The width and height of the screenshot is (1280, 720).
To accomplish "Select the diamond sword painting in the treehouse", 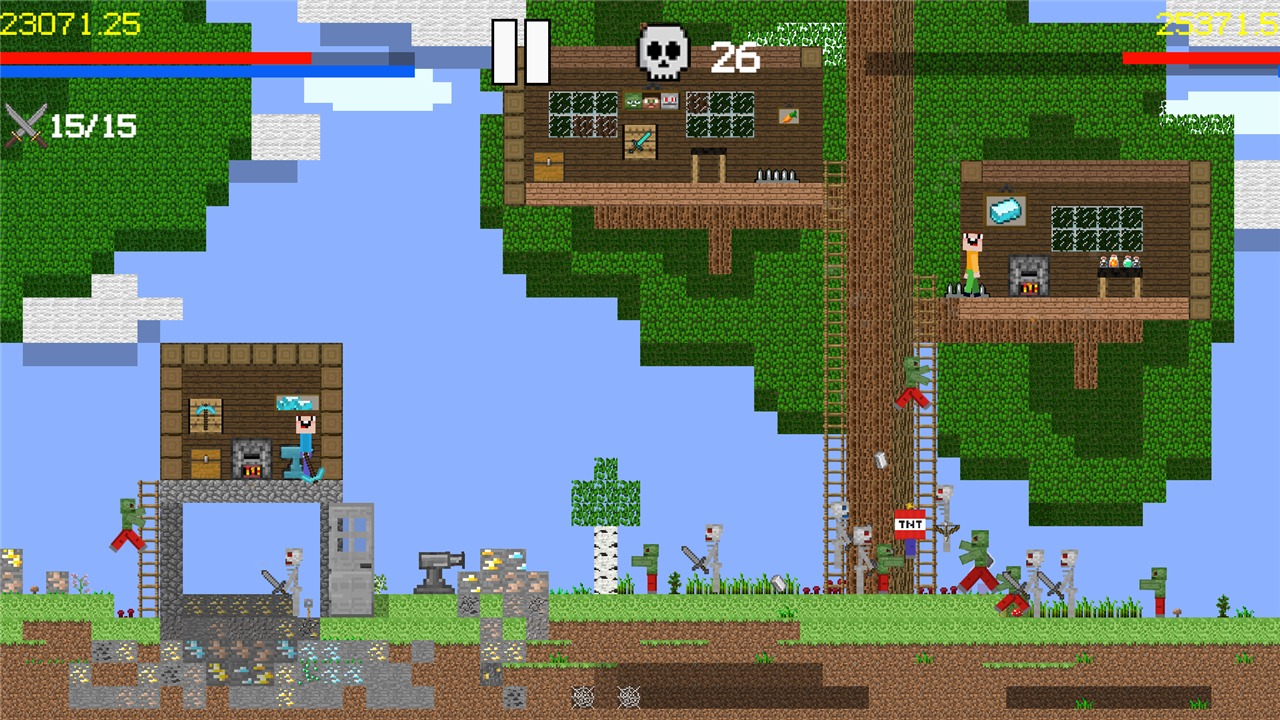I will [639, 140].
